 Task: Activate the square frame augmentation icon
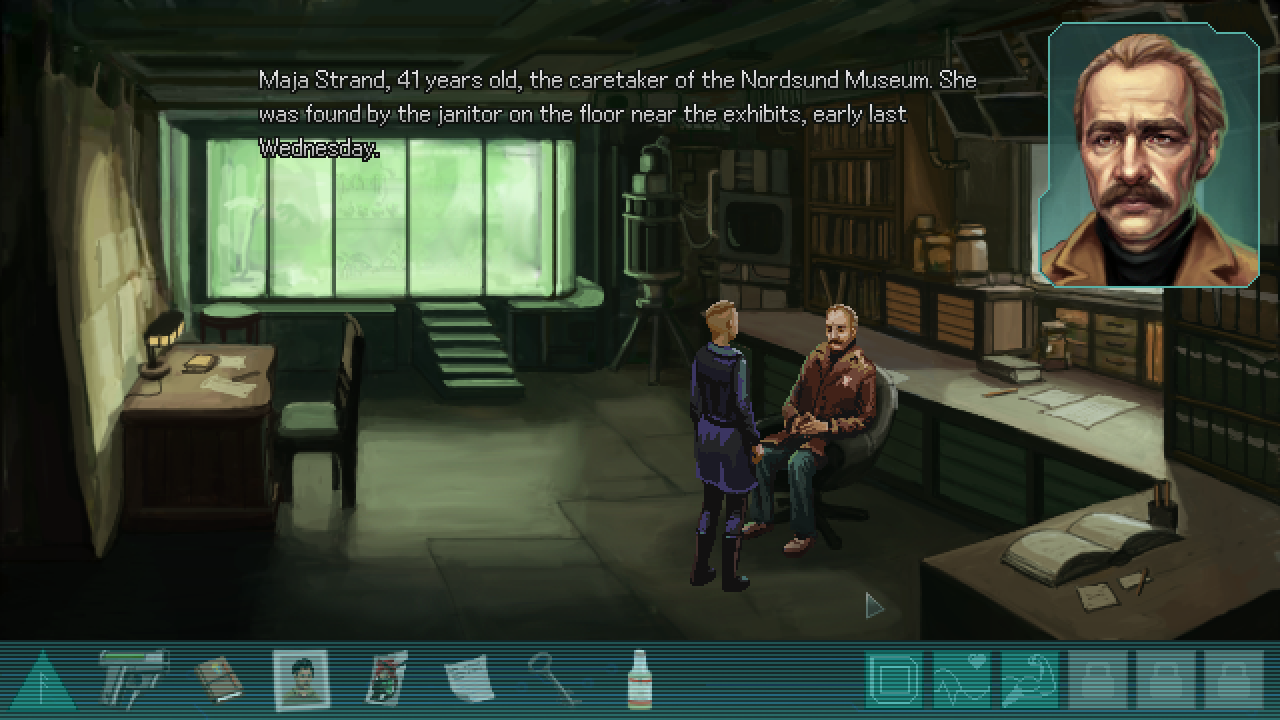[x=894, y=681]
